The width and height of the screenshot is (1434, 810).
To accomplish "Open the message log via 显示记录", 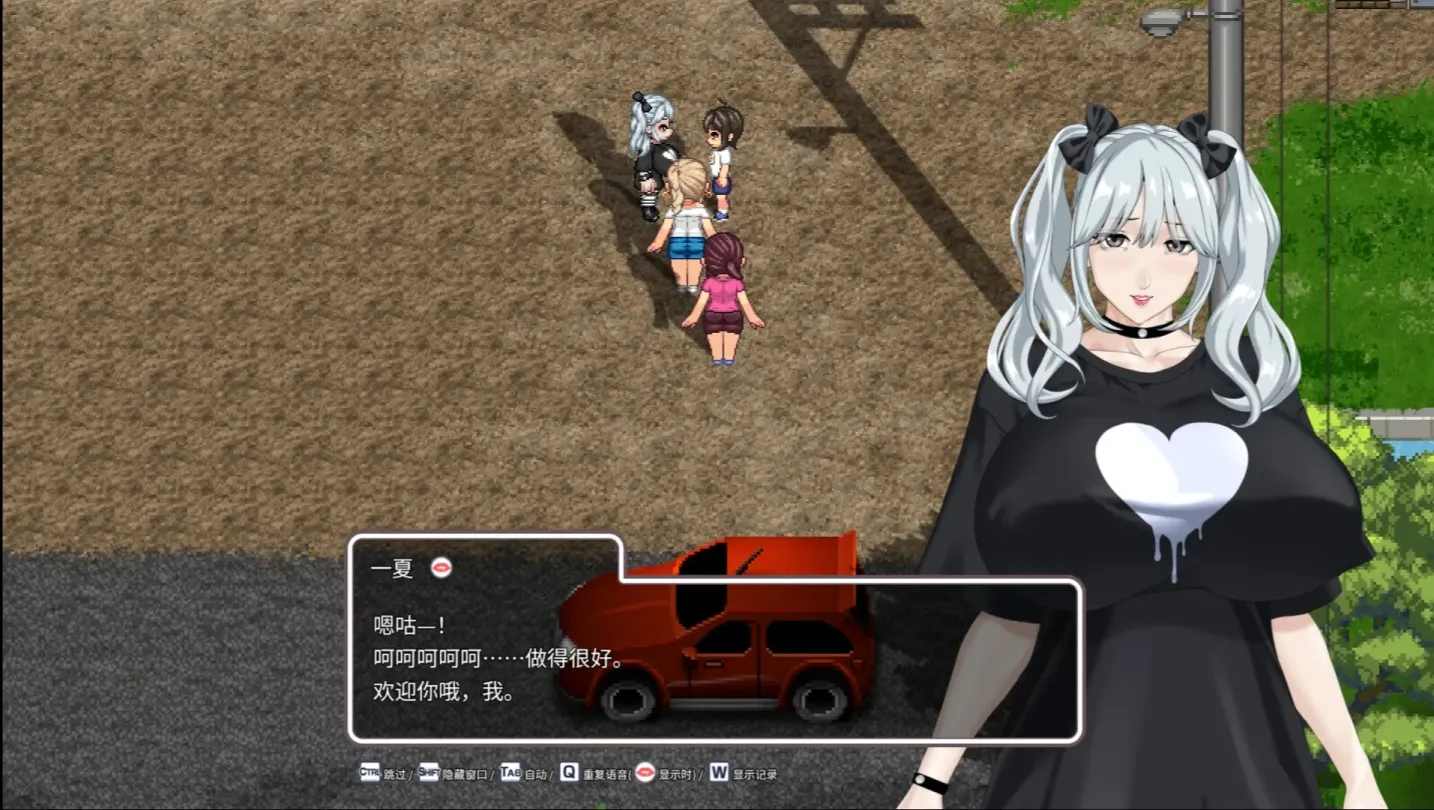I will (x=752, y=773).
